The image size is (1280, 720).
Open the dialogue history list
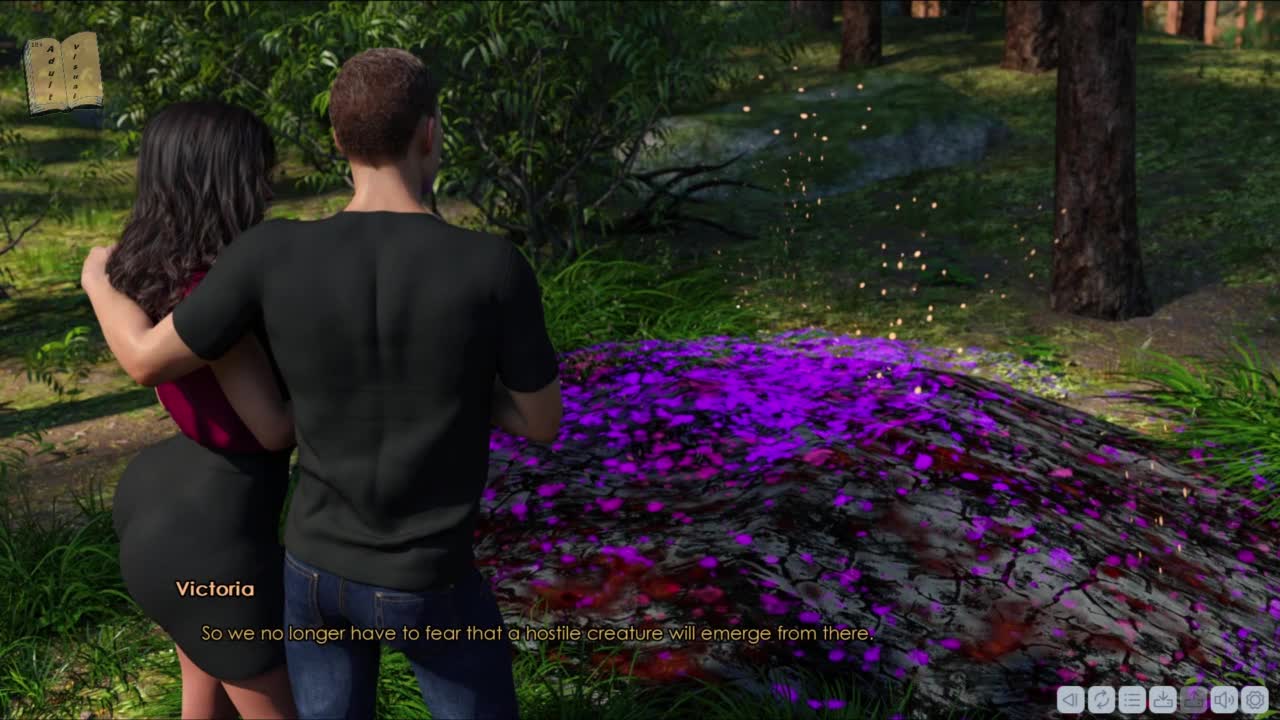[1132, 699]
